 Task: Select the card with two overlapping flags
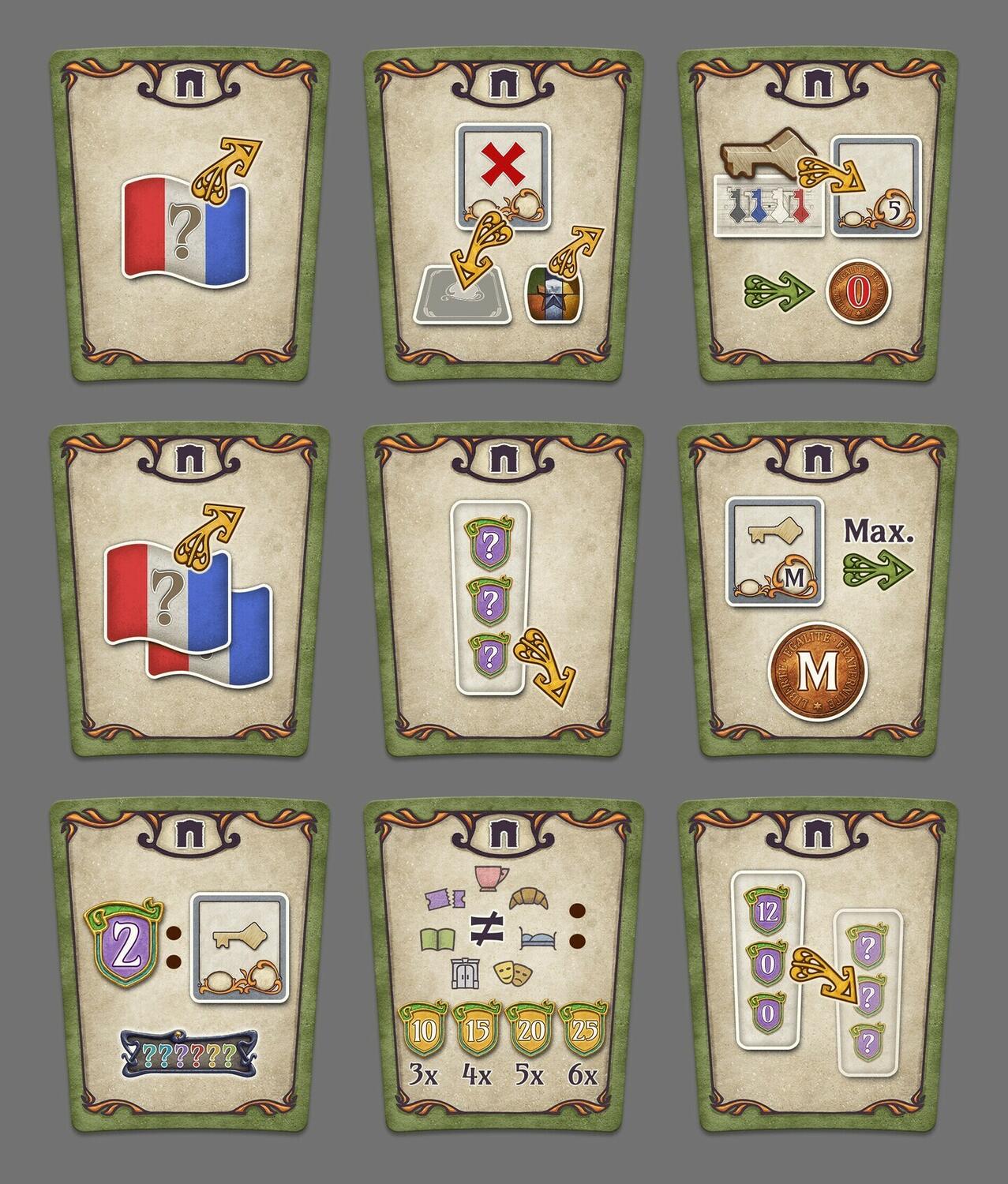pyautogui.click(x=189, y=592)
